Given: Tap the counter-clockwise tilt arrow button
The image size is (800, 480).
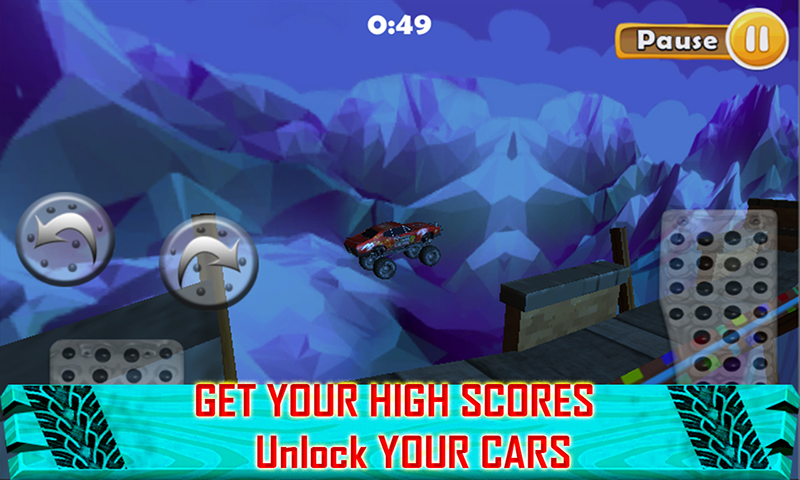Looking at the screenshot, I should (x=65, y=239).
